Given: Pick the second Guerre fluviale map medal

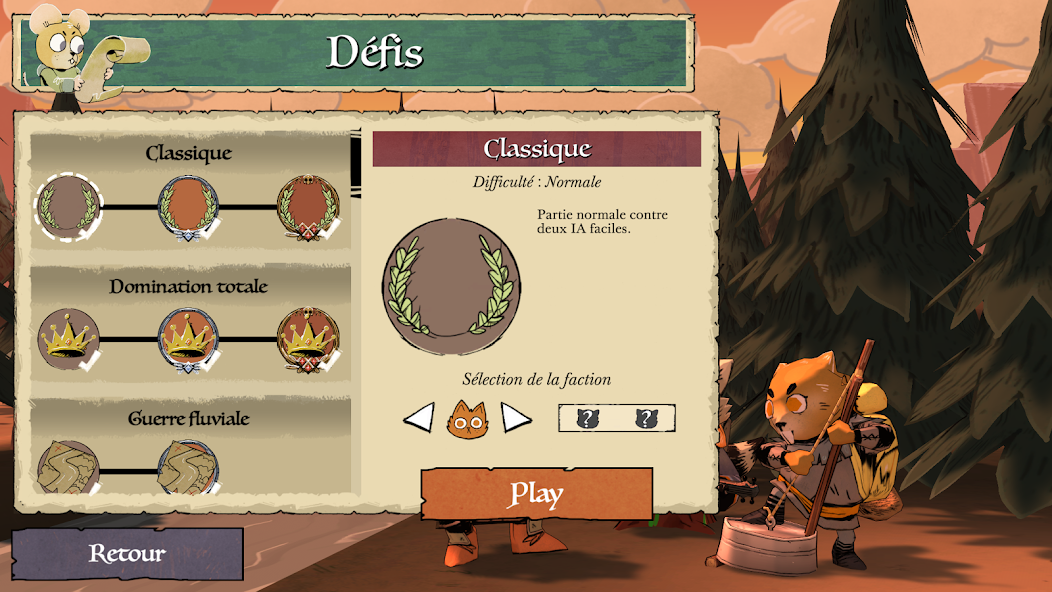Looking at the screenshot, I should [188, 468].
